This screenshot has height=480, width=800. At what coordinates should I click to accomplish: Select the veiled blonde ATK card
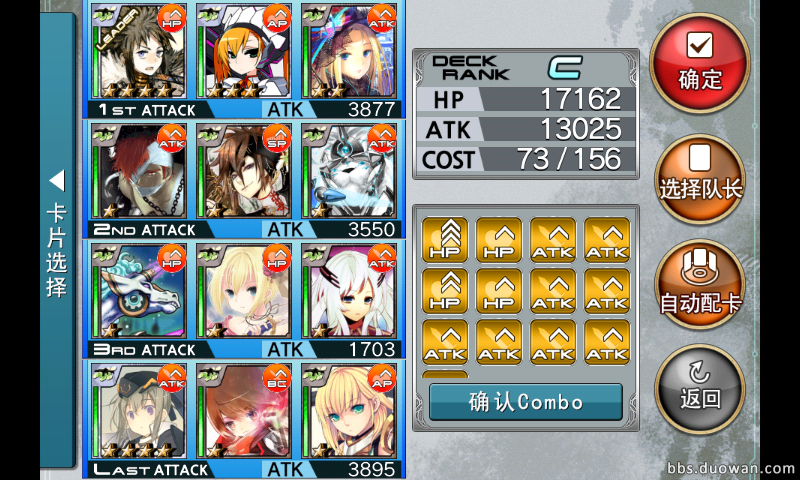coord(348,50)
